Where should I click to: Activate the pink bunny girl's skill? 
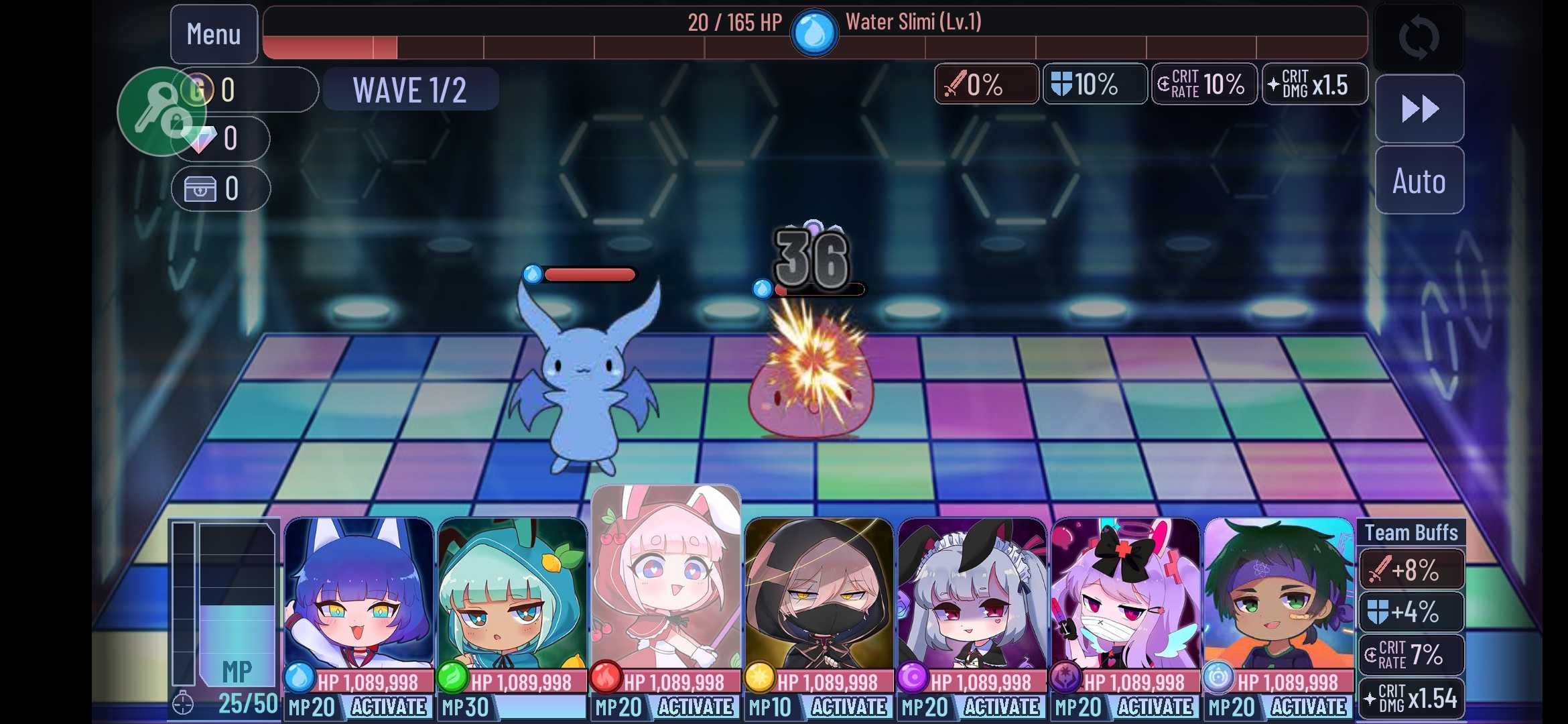[x=696, y=707]
